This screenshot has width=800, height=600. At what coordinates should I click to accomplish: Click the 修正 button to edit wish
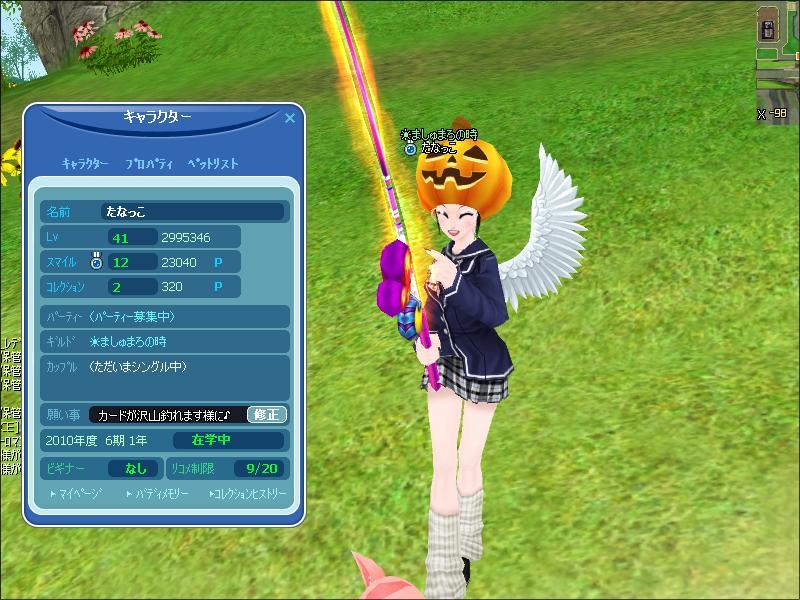266,414
